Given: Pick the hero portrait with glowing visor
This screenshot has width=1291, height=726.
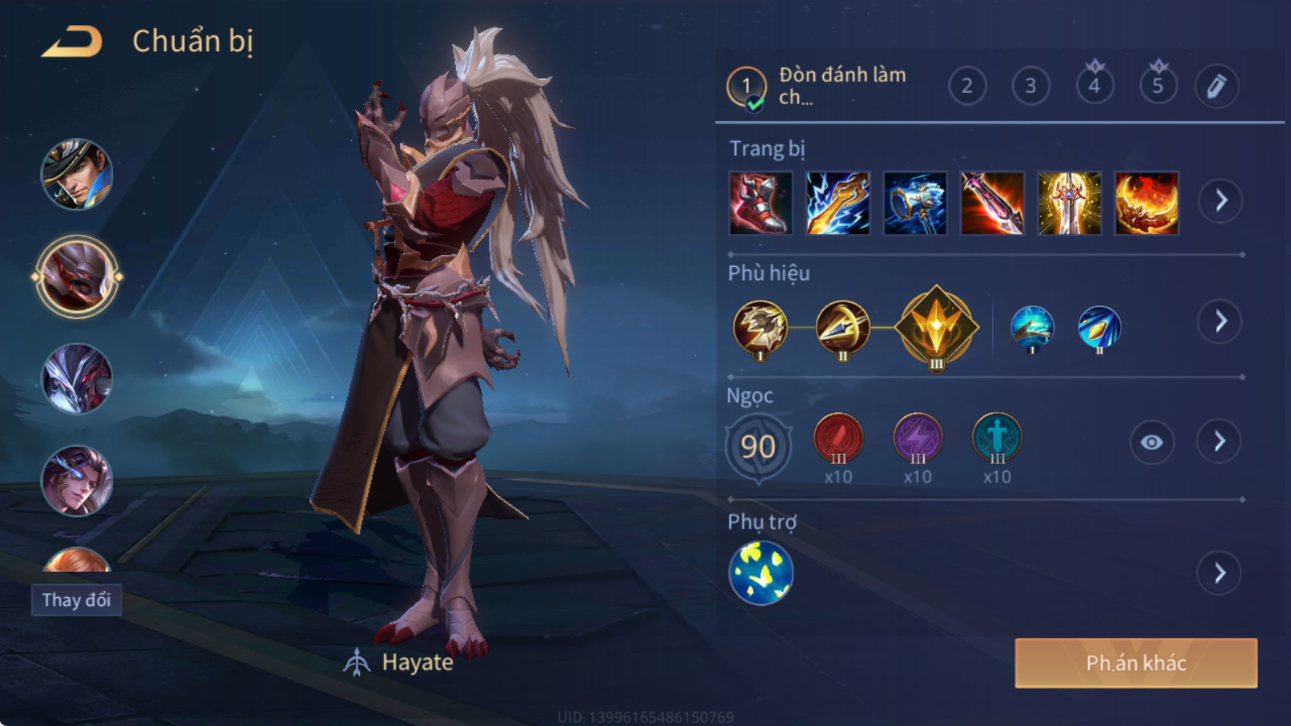Looking at the screenshot, I should (x=77, y=481).
